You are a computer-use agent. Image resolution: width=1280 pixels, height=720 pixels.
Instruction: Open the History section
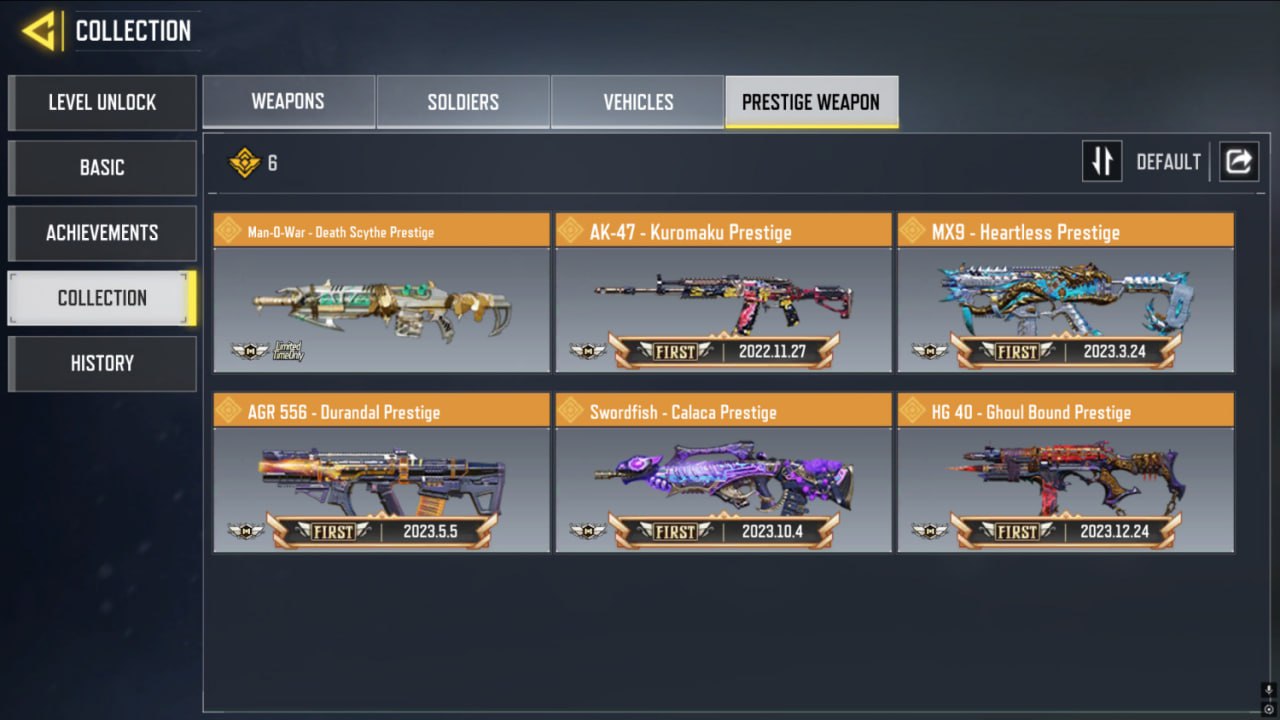102,363
